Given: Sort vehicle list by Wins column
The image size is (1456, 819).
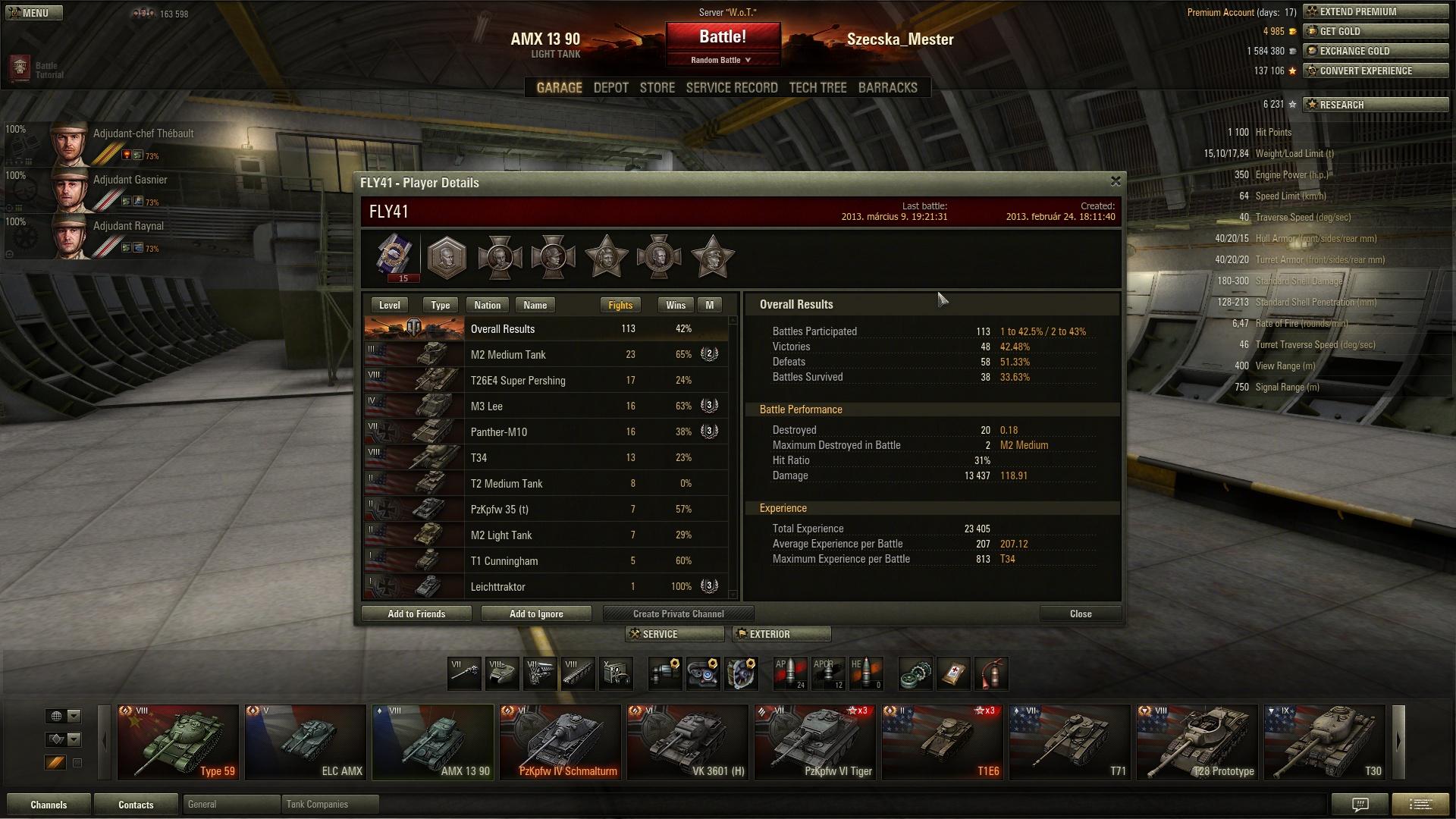Looking at the screenshot, I should (675, 306).
